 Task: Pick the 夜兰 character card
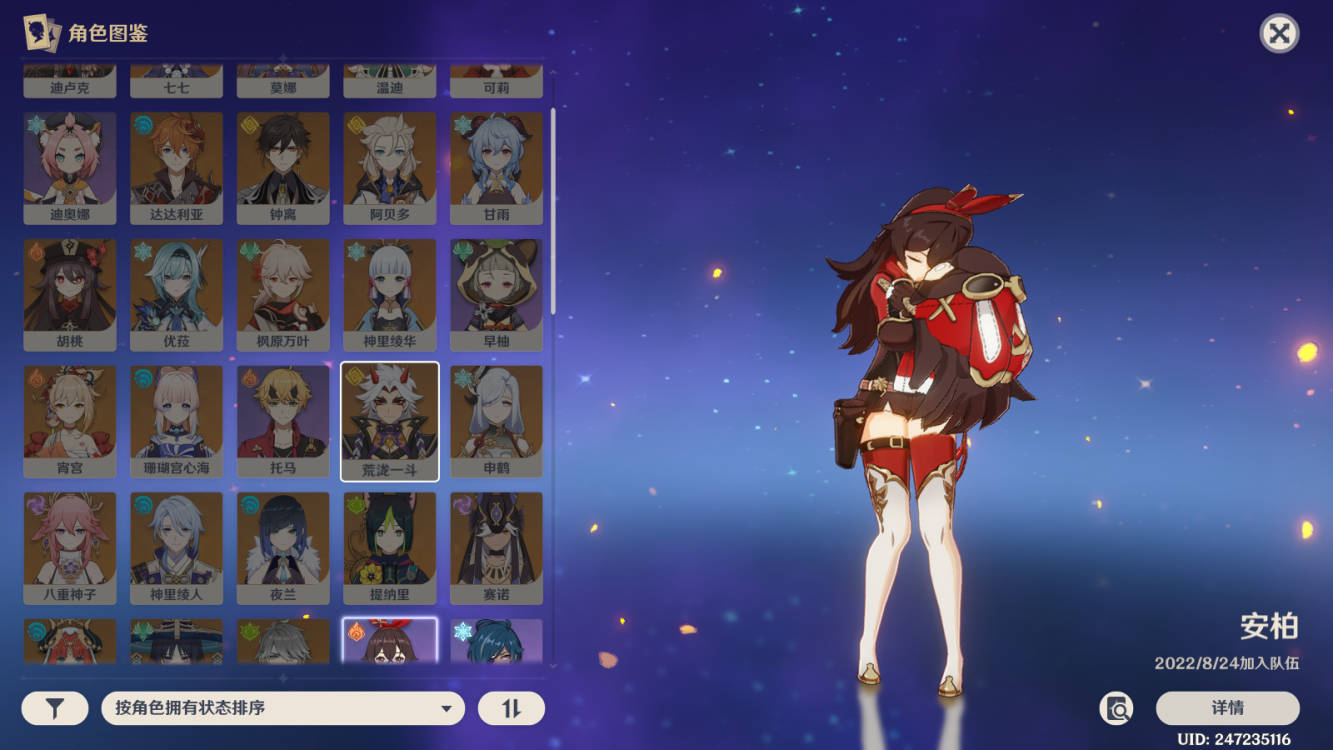(x=283, y=548)
